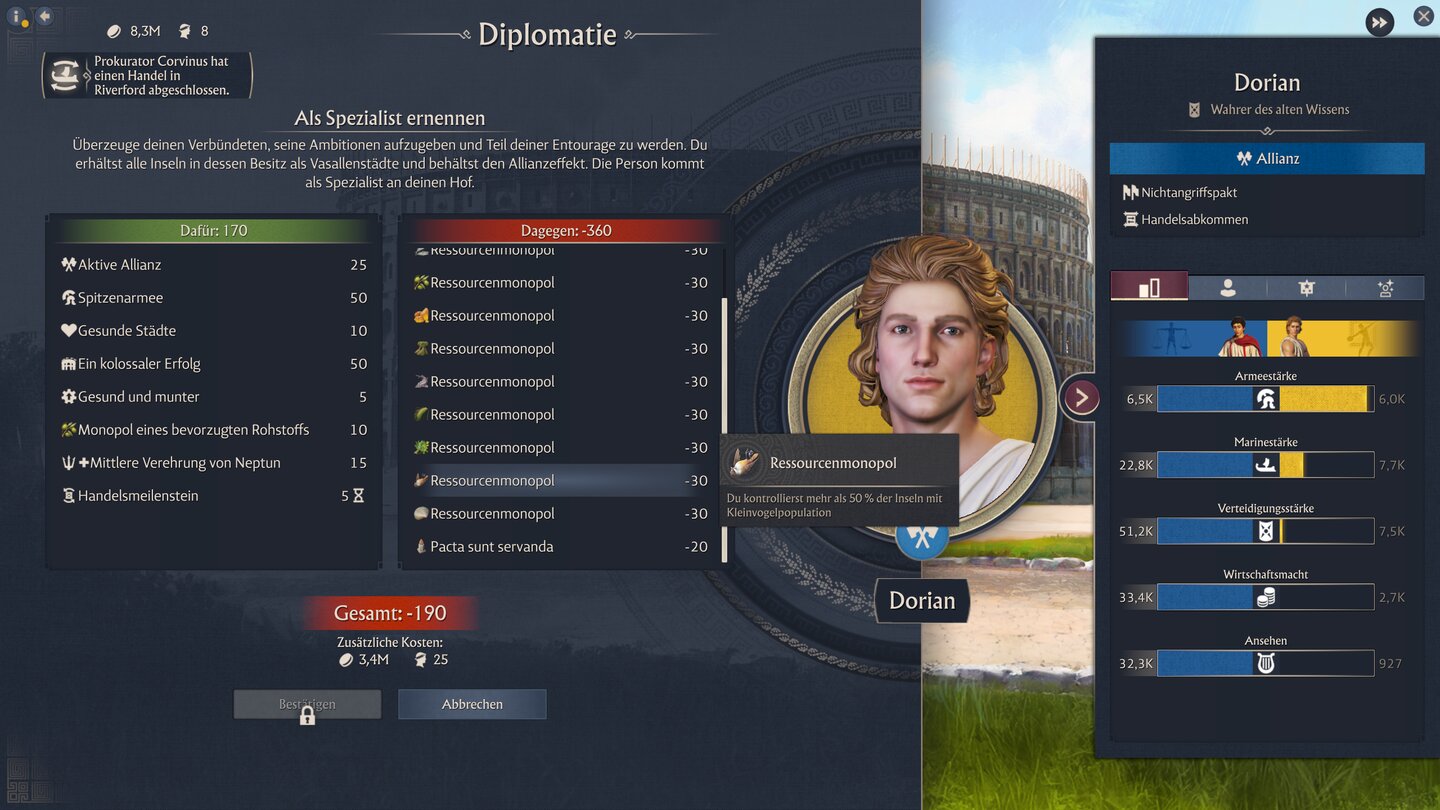Select the bar chart comparison tab
The image size is (1440, 810).
[1150, 286]
